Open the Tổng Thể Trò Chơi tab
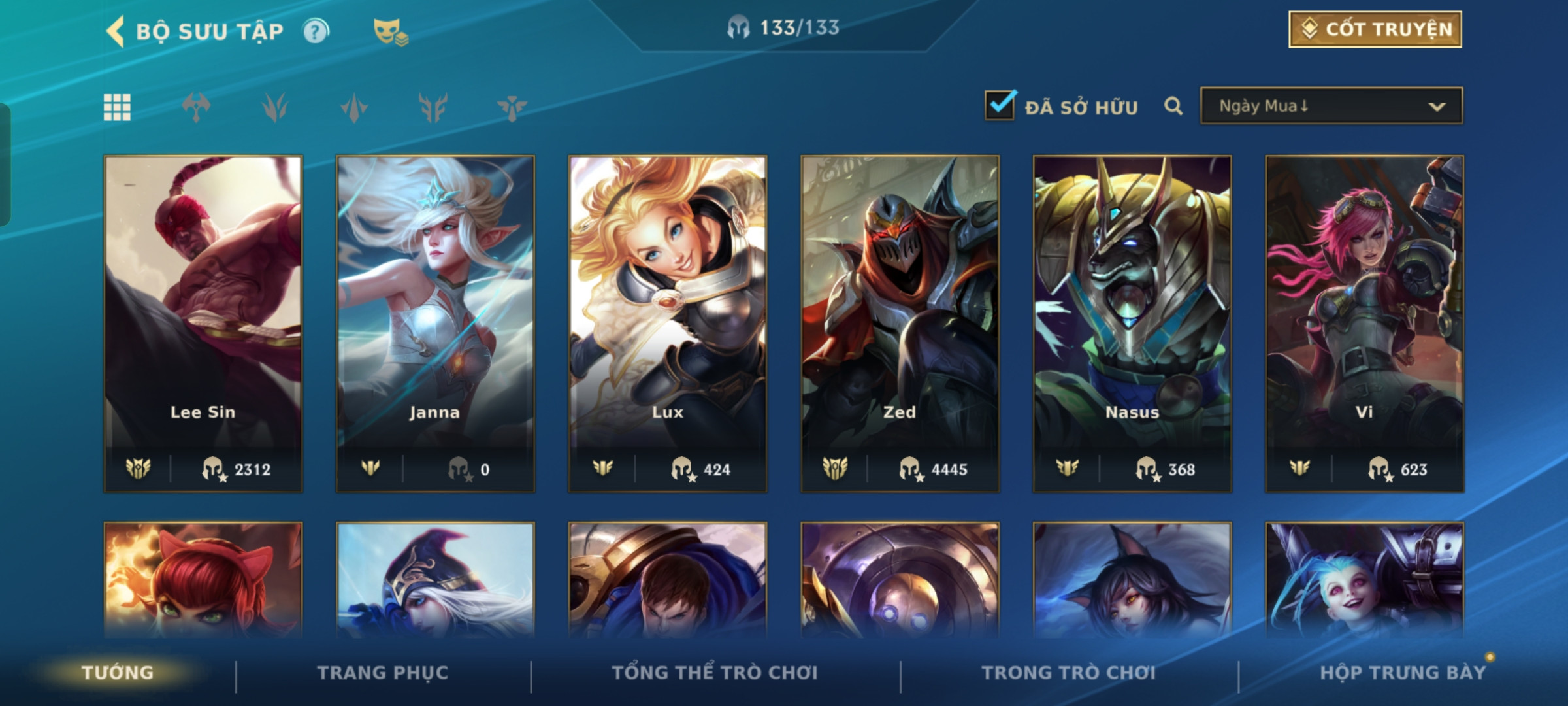The height and width of the screenshot is (706, 1568). coord(715,673)
